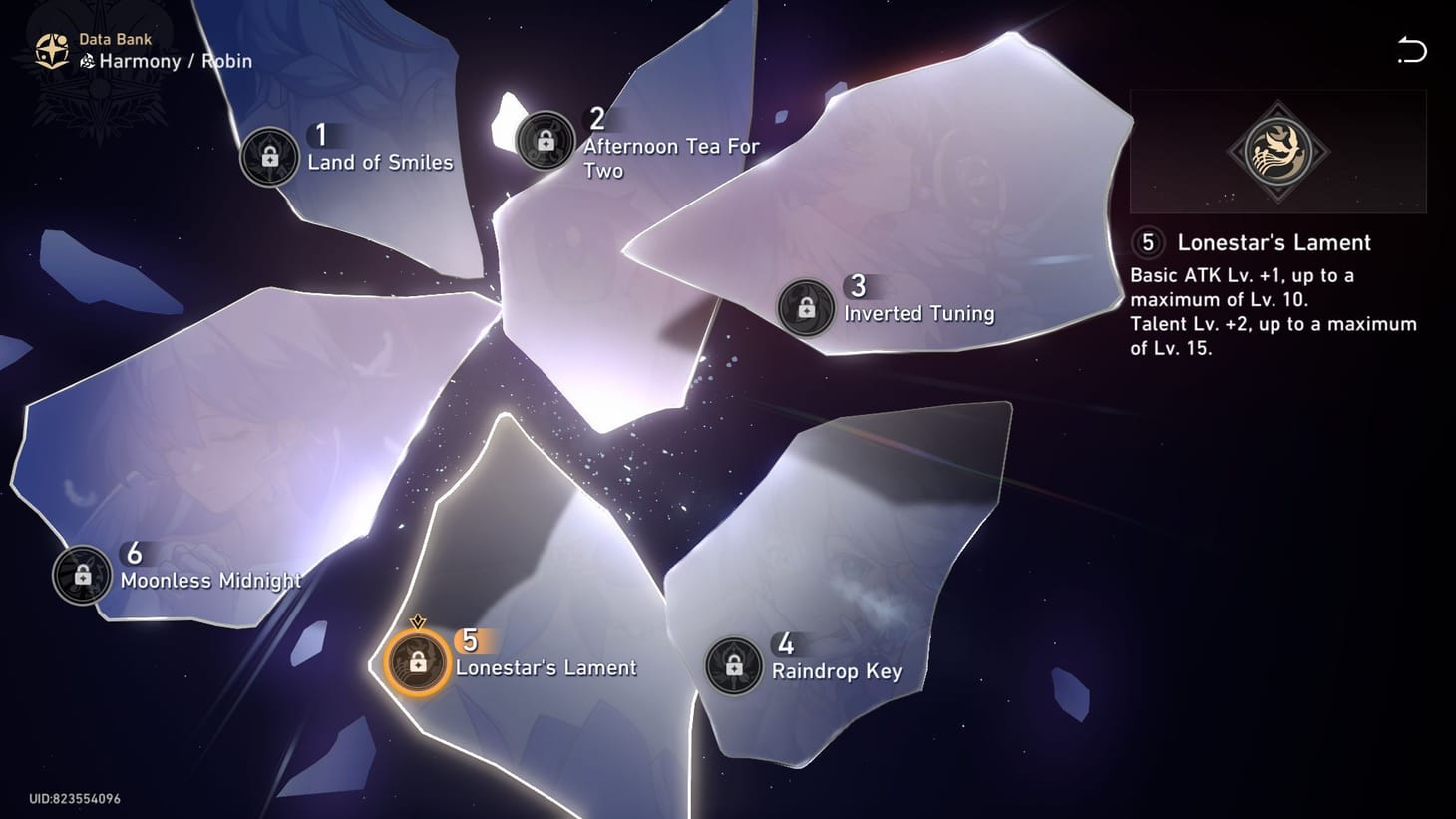Open the Data Bank header label
The image size is (1456, 819).
pos(115,38)
